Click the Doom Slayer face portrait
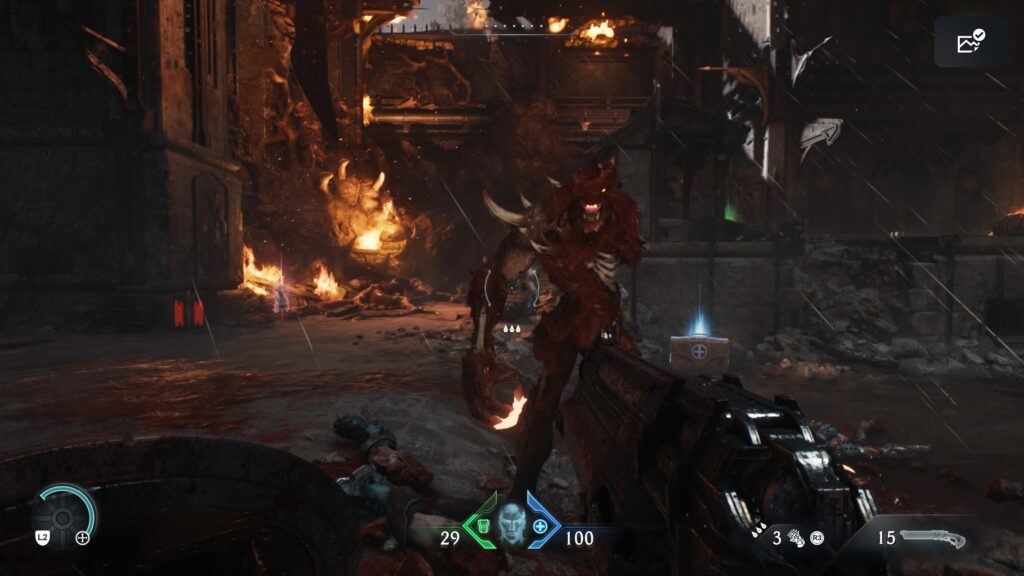Screen dimensions: 1024x576 [x=511, y=521]
